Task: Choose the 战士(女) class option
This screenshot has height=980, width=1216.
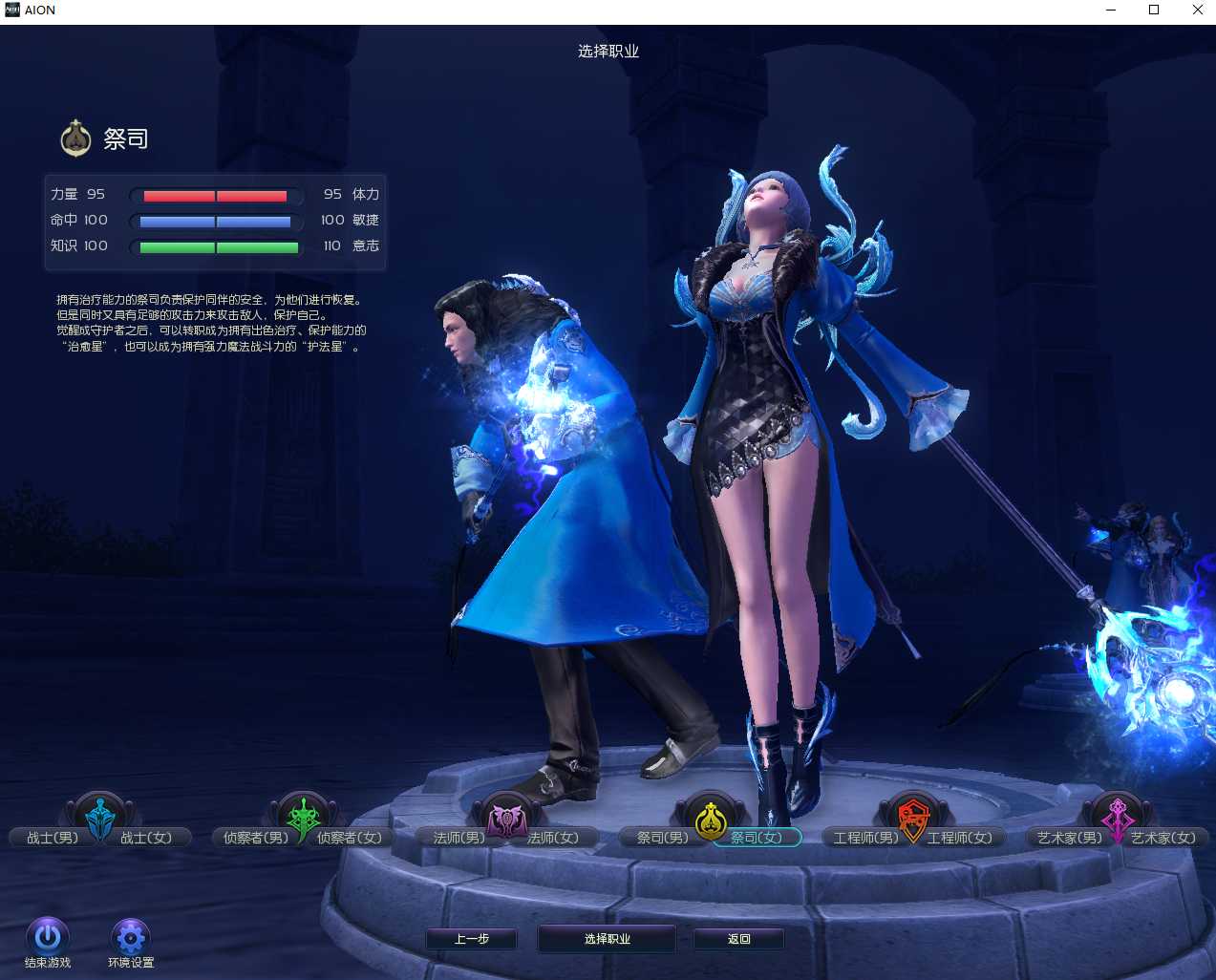Action: click(146, 838)
